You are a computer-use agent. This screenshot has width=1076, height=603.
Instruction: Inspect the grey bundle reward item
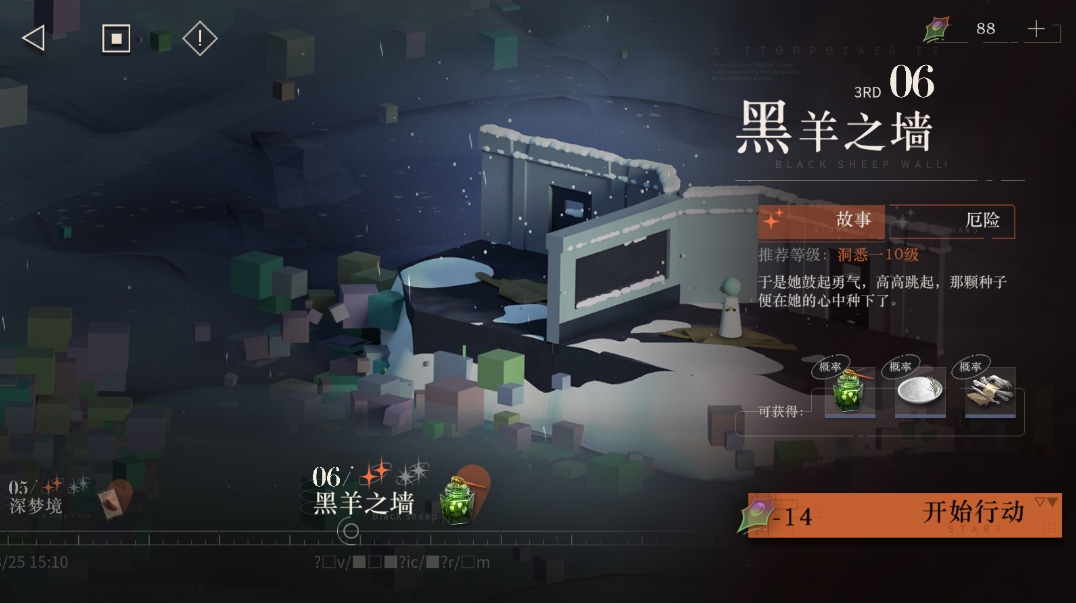pos(990,392)
